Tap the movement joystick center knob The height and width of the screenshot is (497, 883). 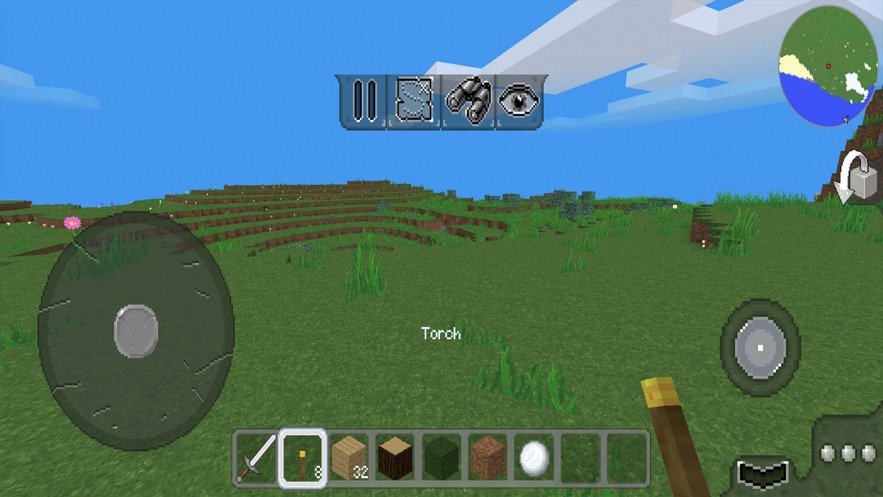pyautogui.click(x=136, y=332)
